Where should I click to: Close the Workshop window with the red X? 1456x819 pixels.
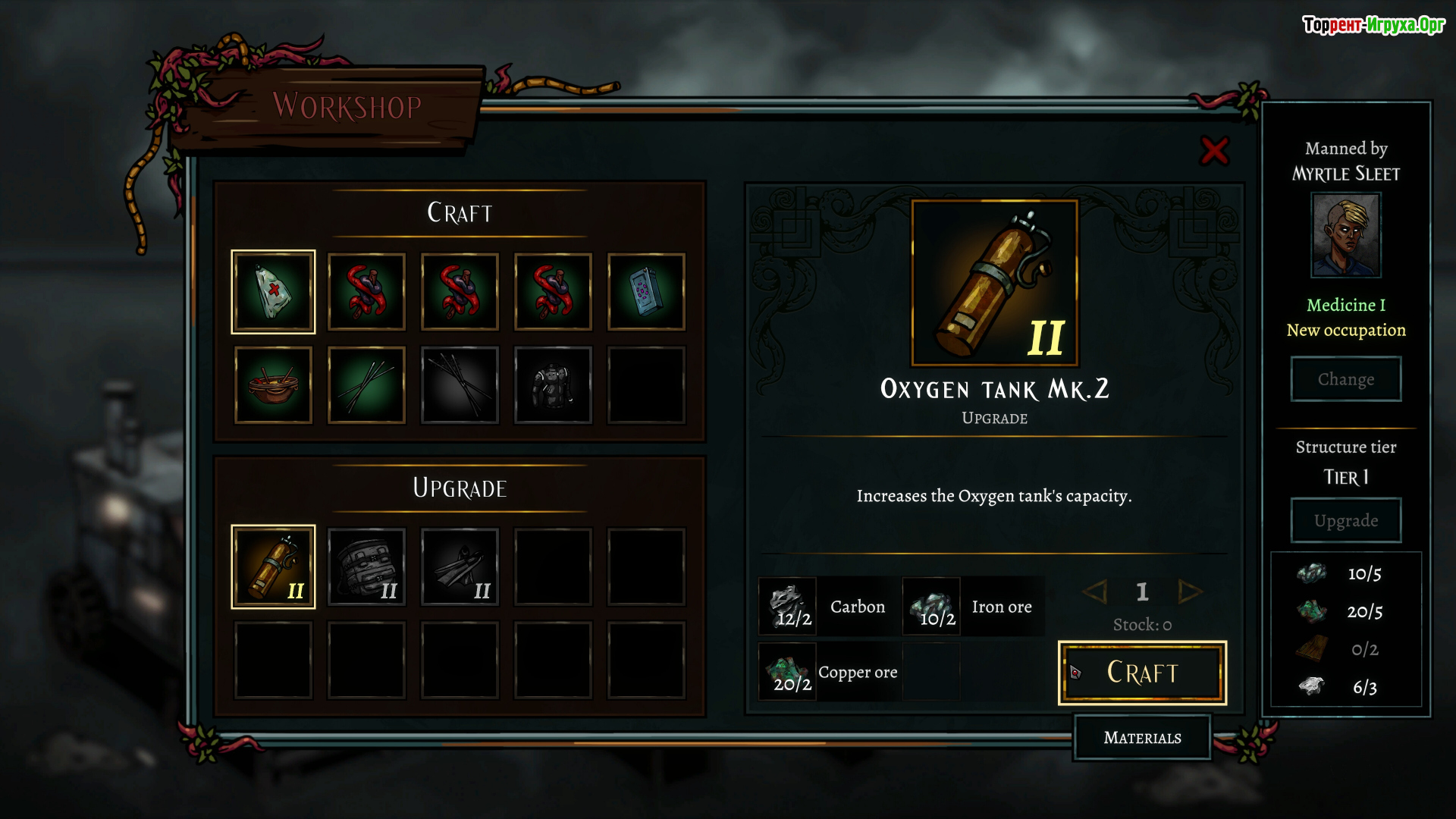point(1214,151)
